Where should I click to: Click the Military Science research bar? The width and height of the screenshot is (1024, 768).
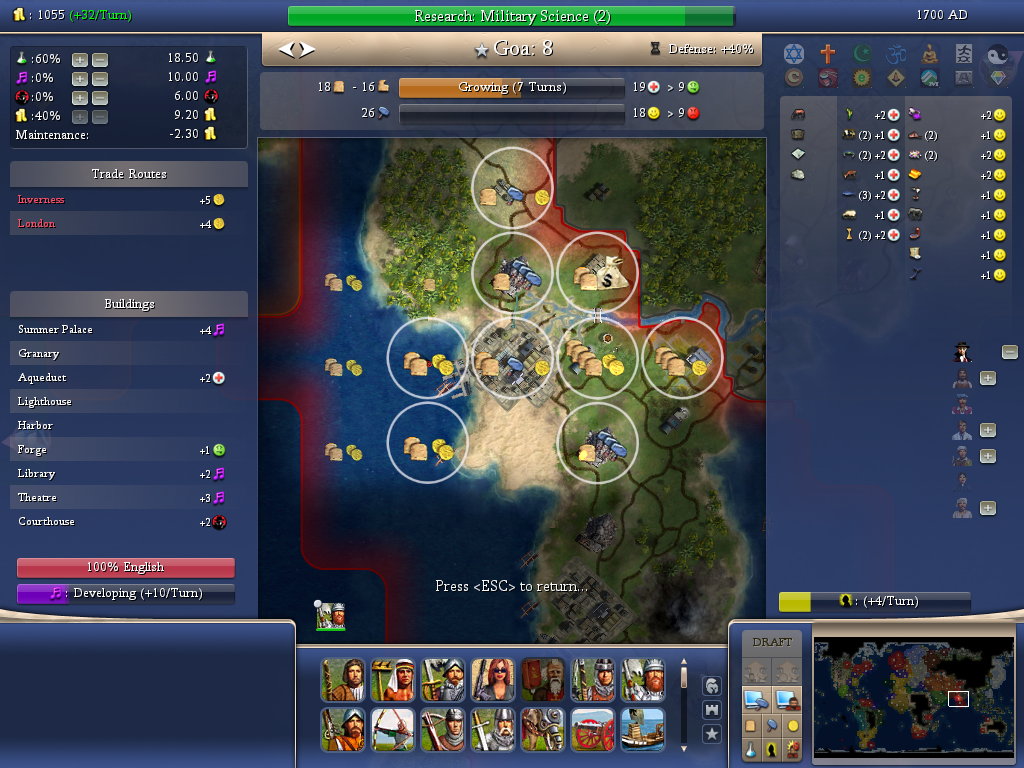511,17
